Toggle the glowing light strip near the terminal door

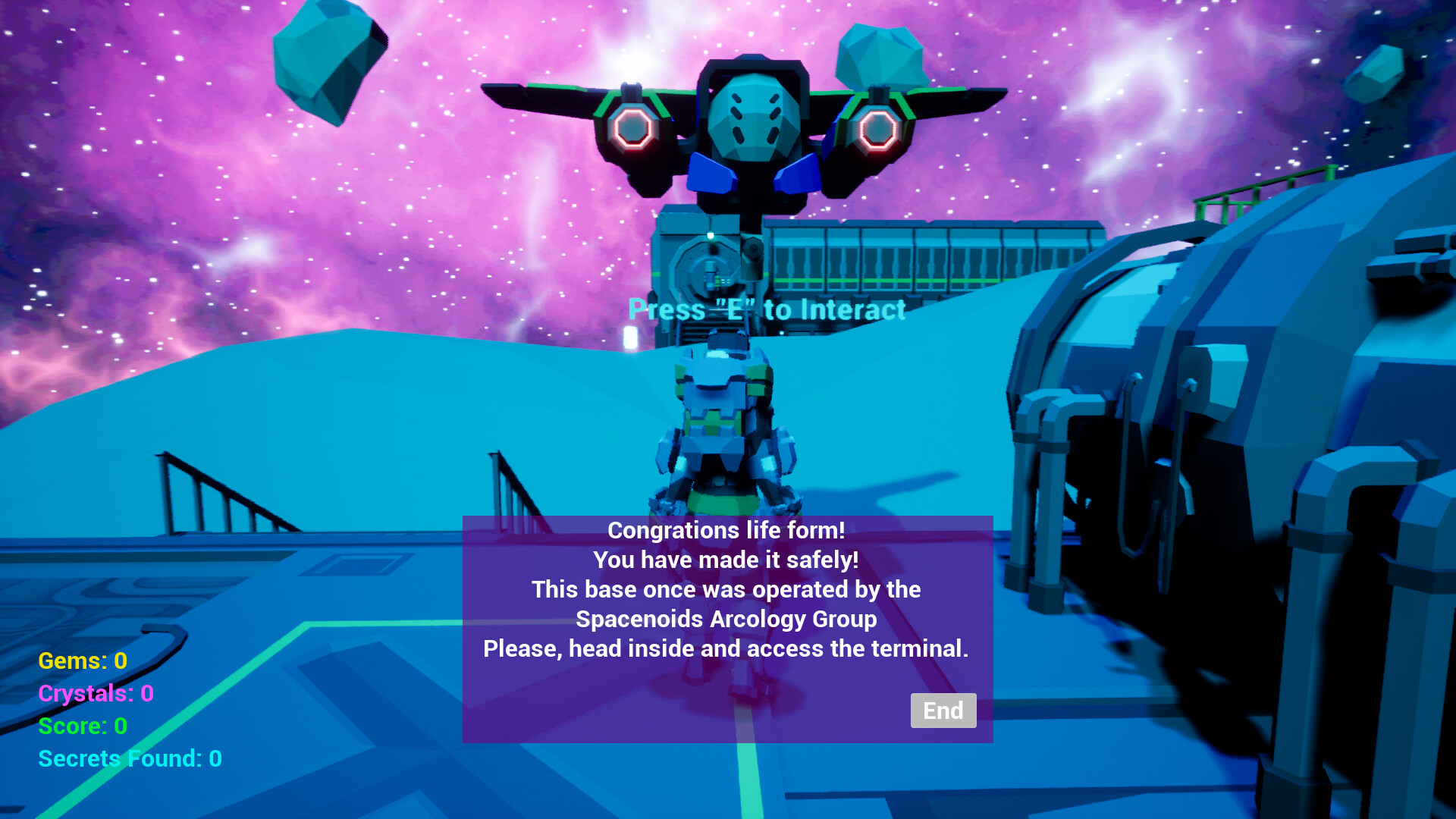point(630,337)
